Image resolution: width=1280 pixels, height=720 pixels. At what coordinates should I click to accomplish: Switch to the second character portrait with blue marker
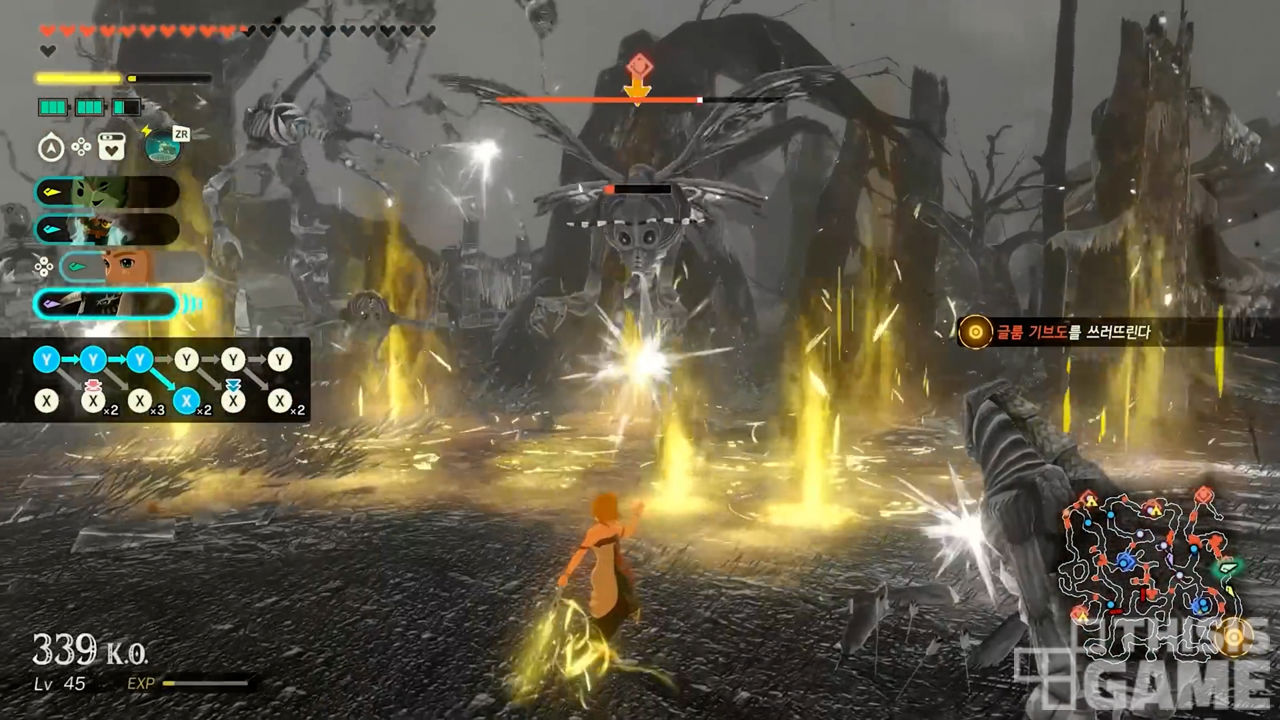[x=107, y=229]
